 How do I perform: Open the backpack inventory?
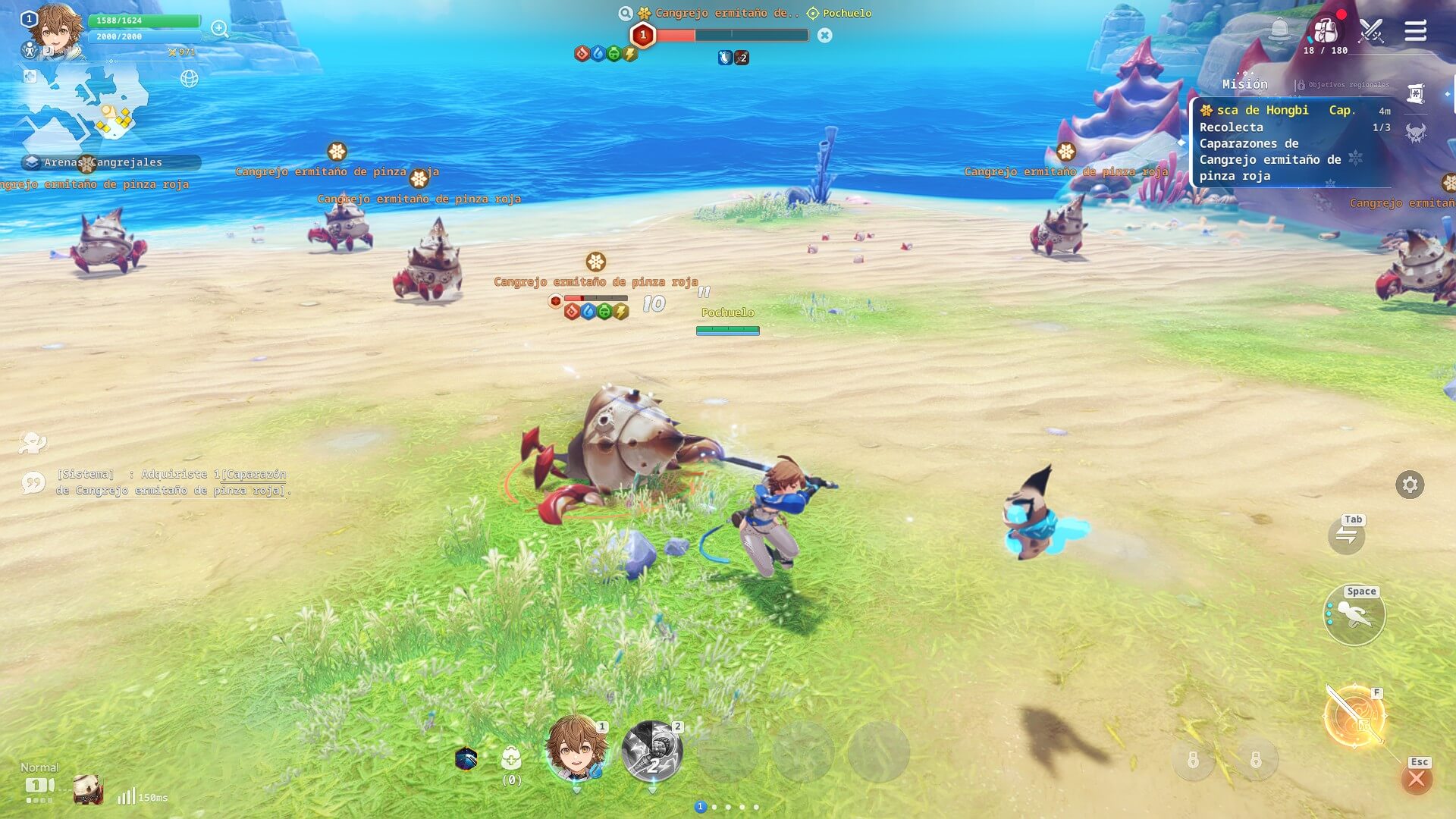coord(1325,30)
